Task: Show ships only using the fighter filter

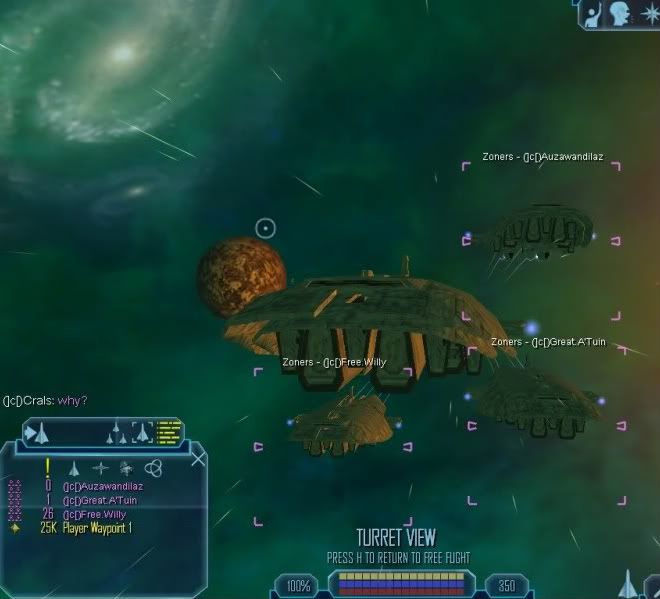Action: pyautogui.click(x=73, y=468)
